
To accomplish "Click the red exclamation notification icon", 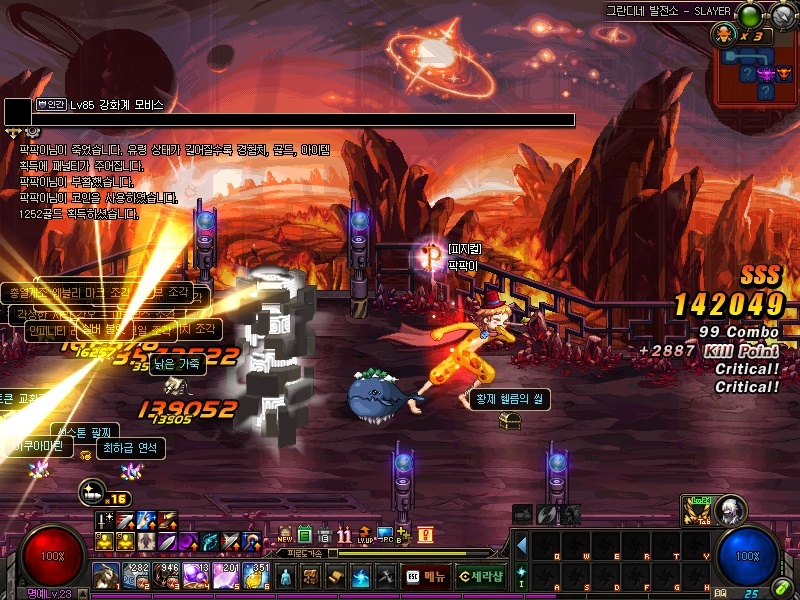I will tap(425, 535).
